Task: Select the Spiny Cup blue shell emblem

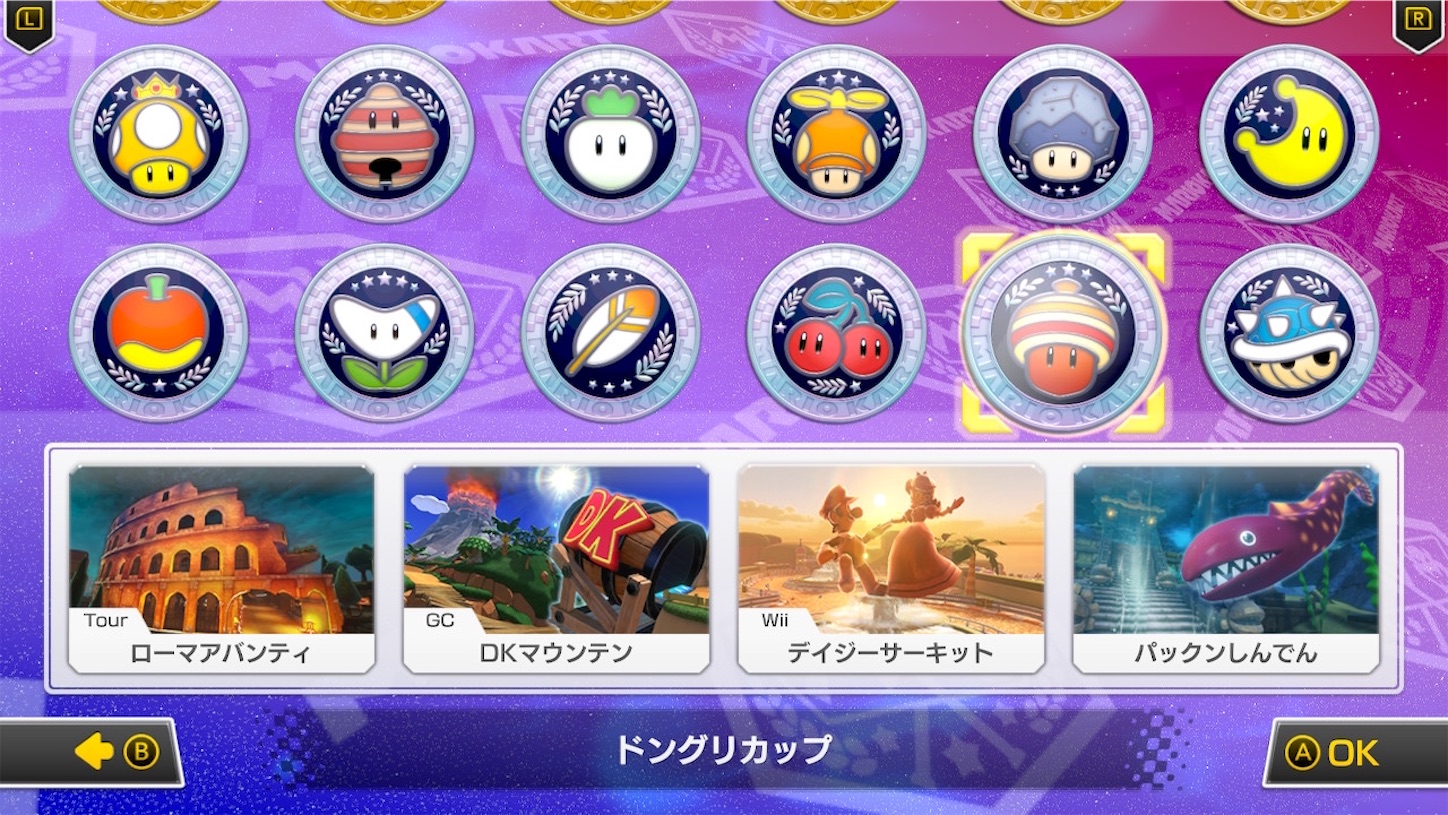Action: [x=1288, y=330]
